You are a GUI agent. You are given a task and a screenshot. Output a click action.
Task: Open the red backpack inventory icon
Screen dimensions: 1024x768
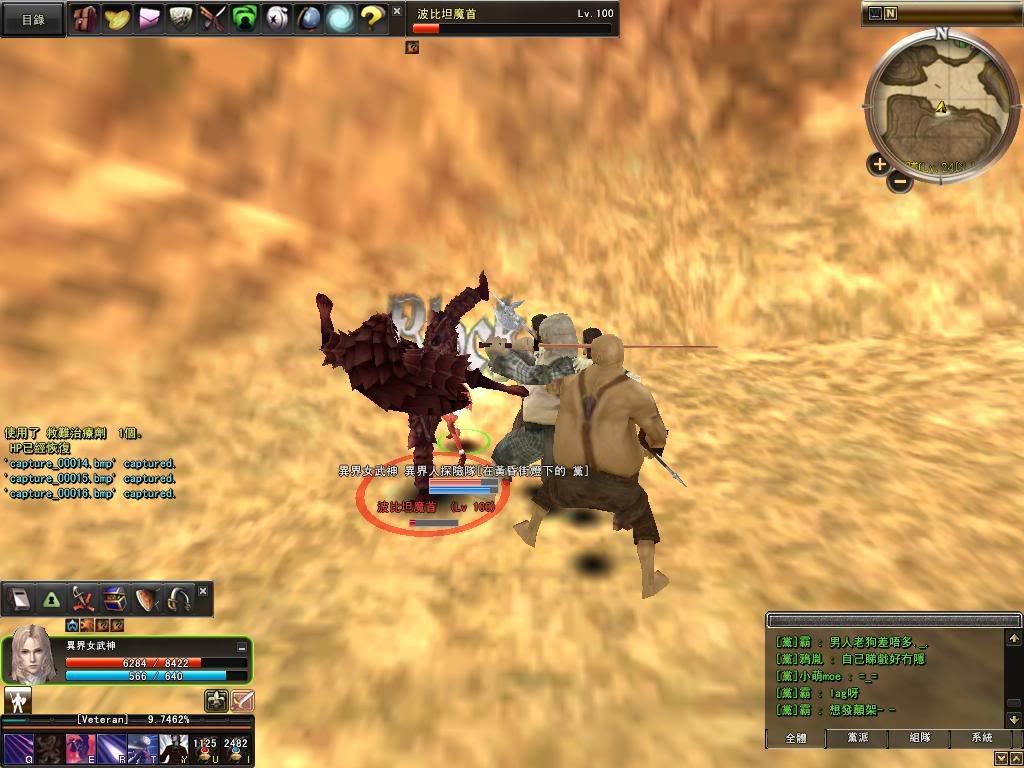coord(86,18)
